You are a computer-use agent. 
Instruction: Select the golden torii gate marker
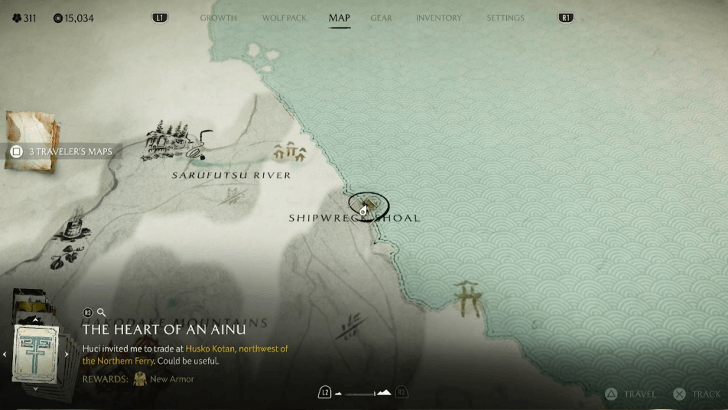coord(467,297)
